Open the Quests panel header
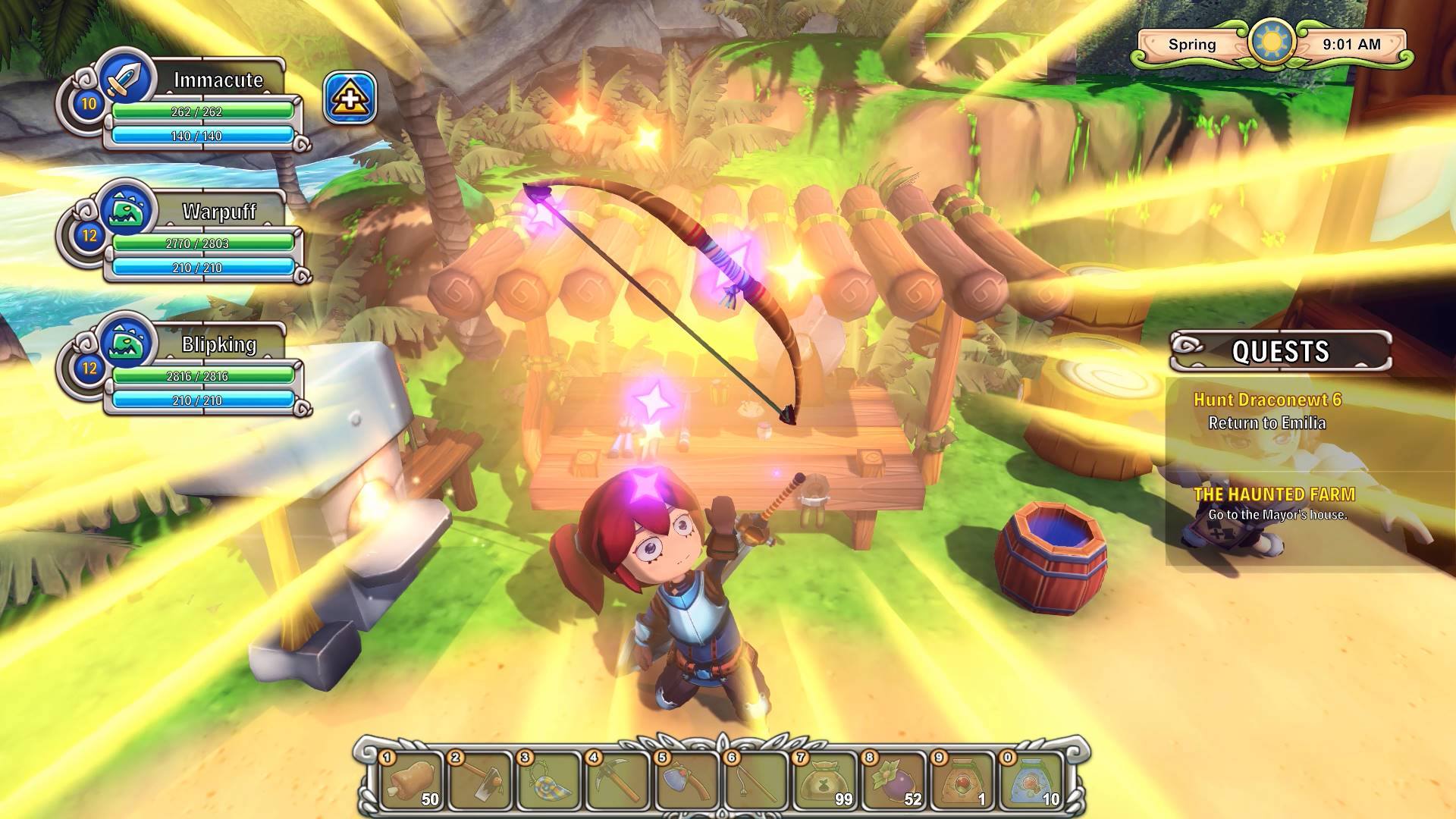 tap(1280, 351)
